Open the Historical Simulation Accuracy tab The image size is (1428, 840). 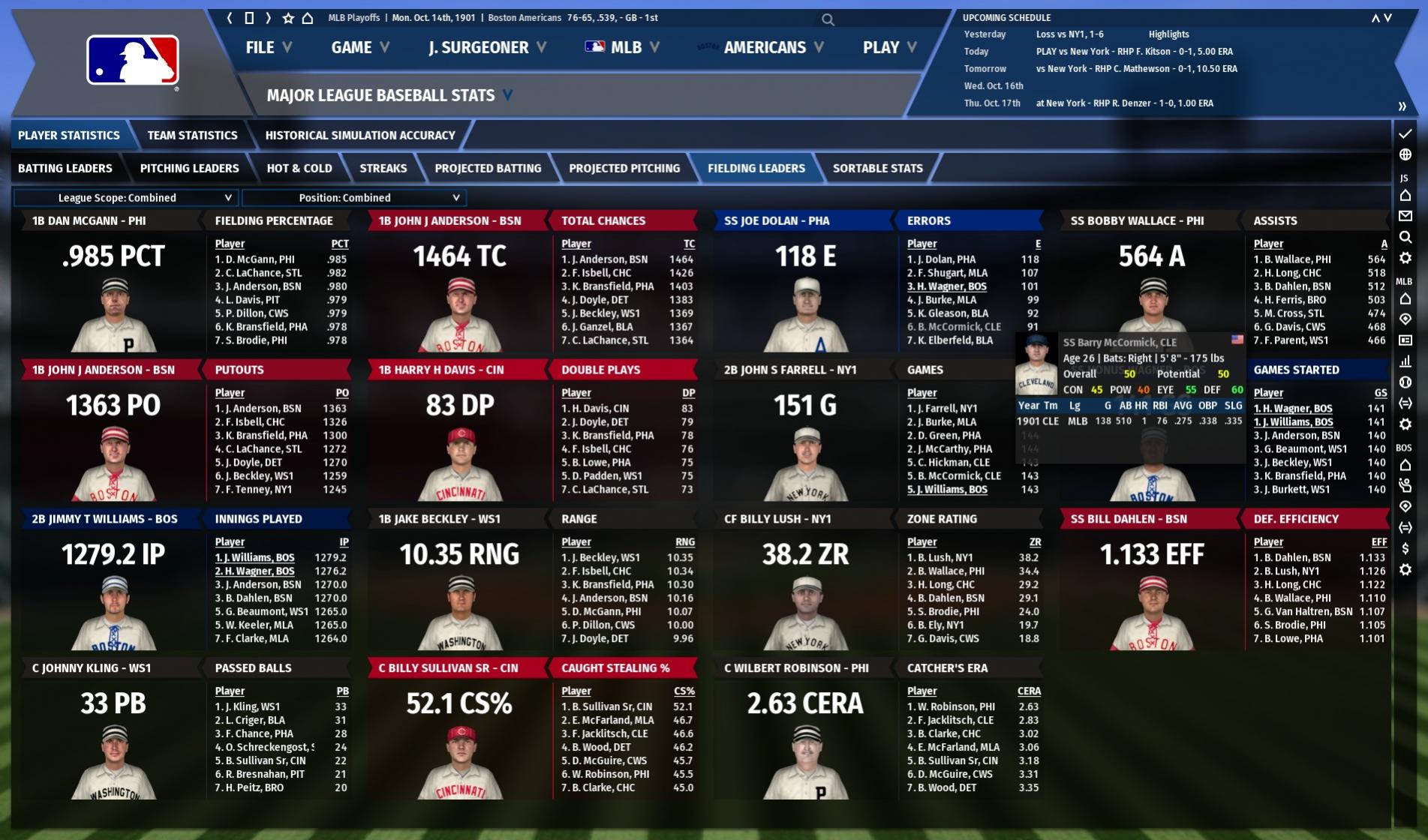(x=360, y=136)
